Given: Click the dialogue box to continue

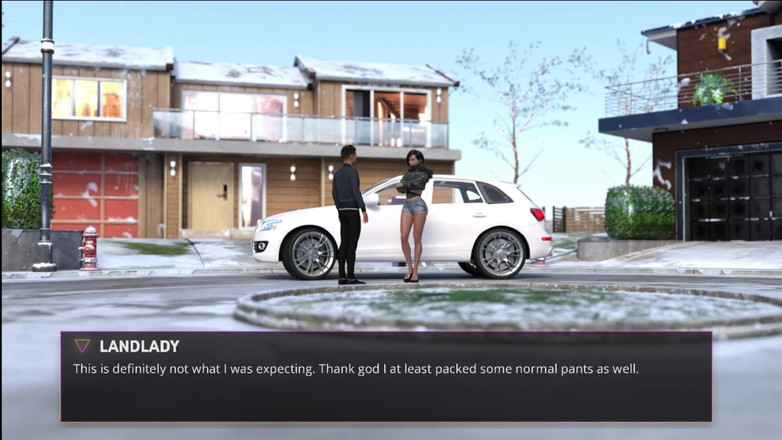Looking at the screenshot, I should click(386, 377).
